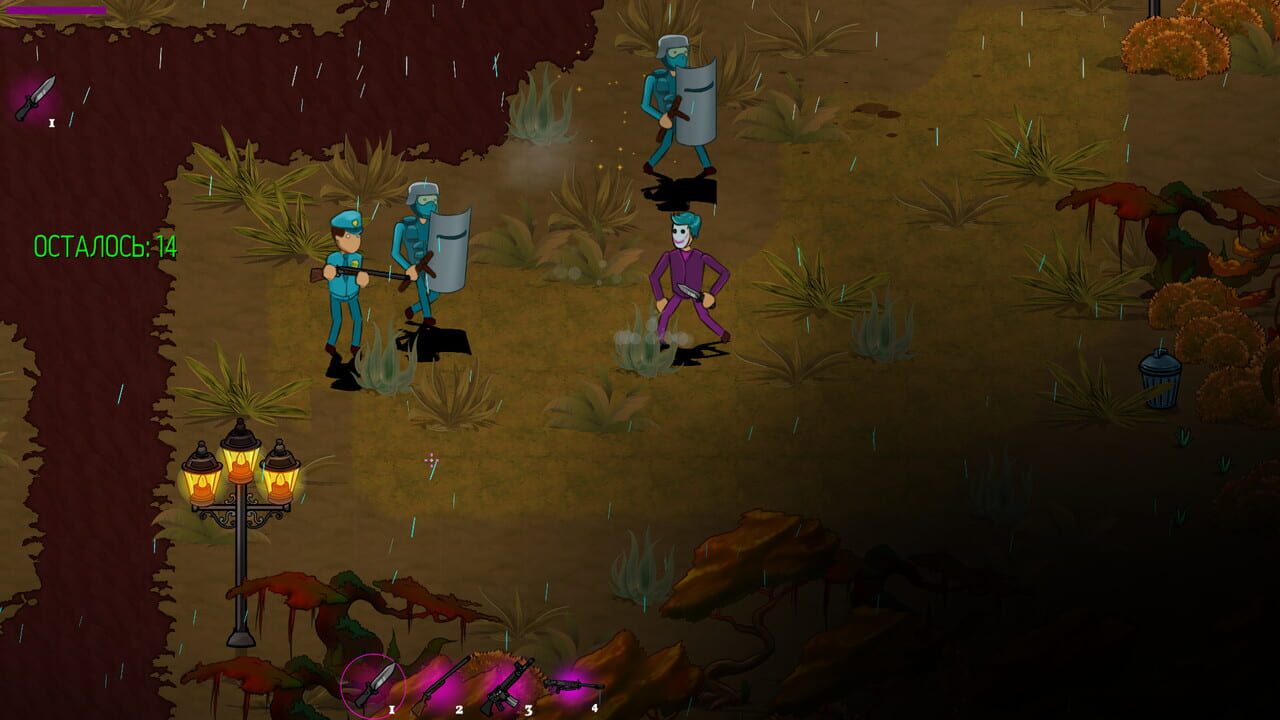Click the pink glow behind the sniper rifle slot
The height and width of the screenshot is (720, 1280).
click(x=445, y=686)
